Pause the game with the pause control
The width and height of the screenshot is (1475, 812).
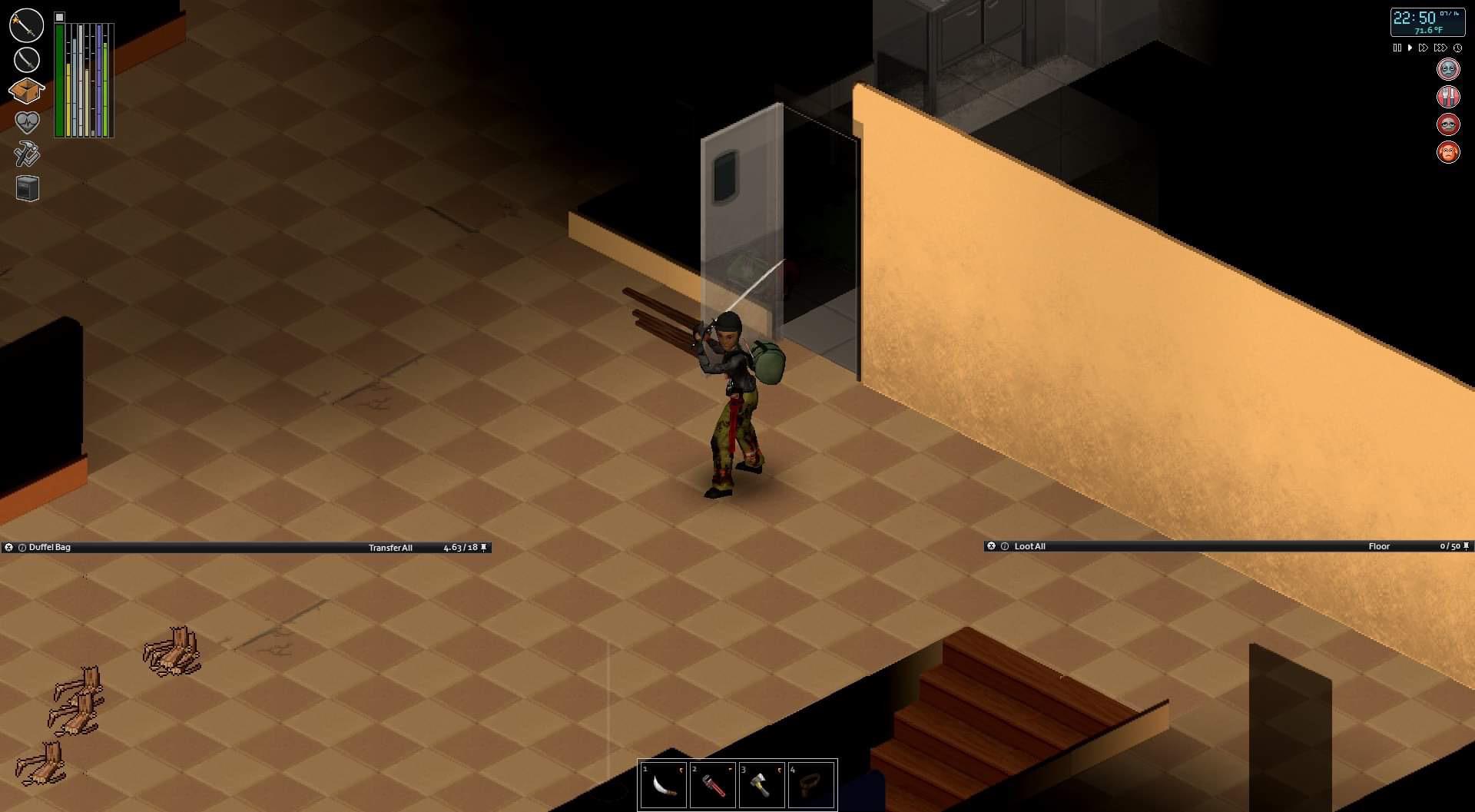coord(1397,47)
